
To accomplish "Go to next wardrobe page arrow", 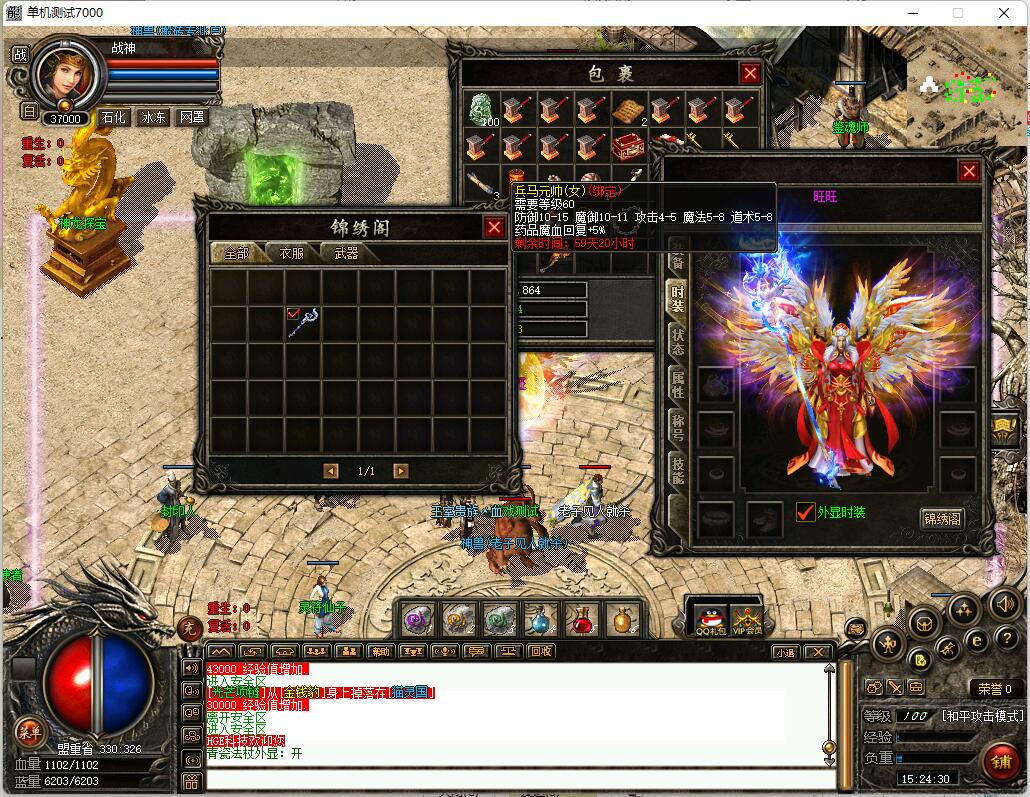I will click(400, 471).
